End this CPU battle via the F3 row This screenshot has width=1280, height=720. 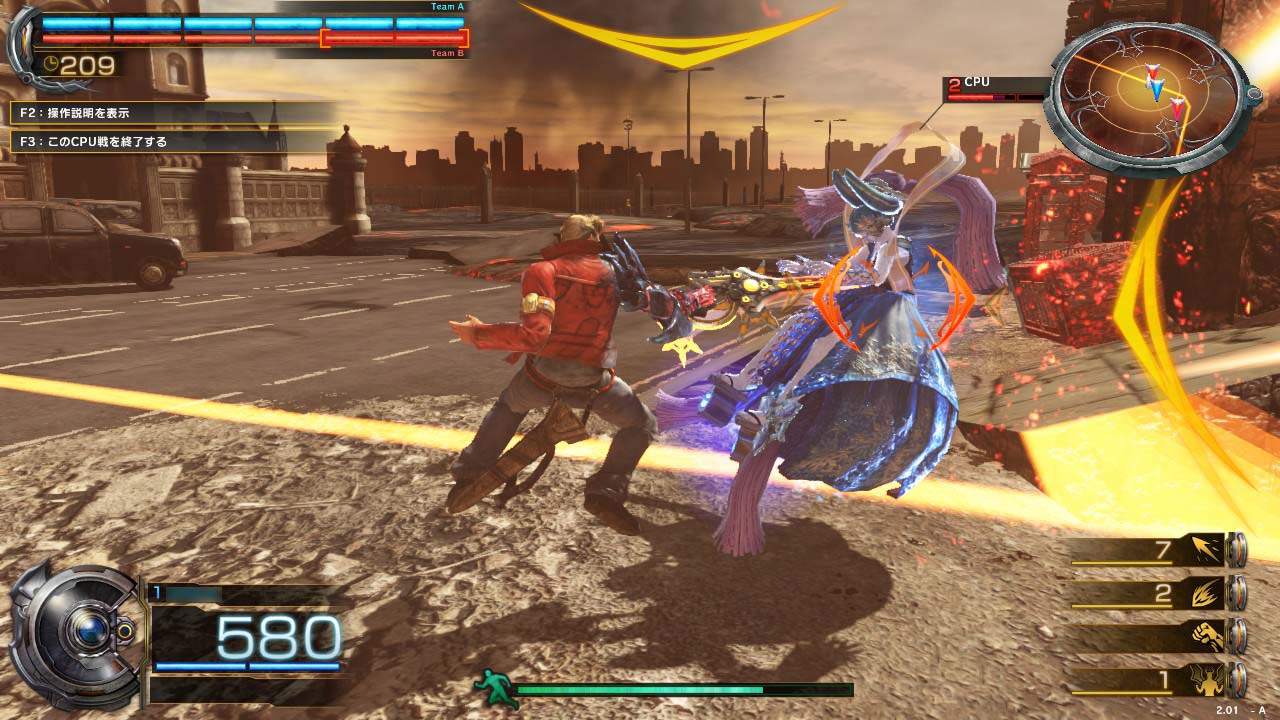tap(170, 142)
